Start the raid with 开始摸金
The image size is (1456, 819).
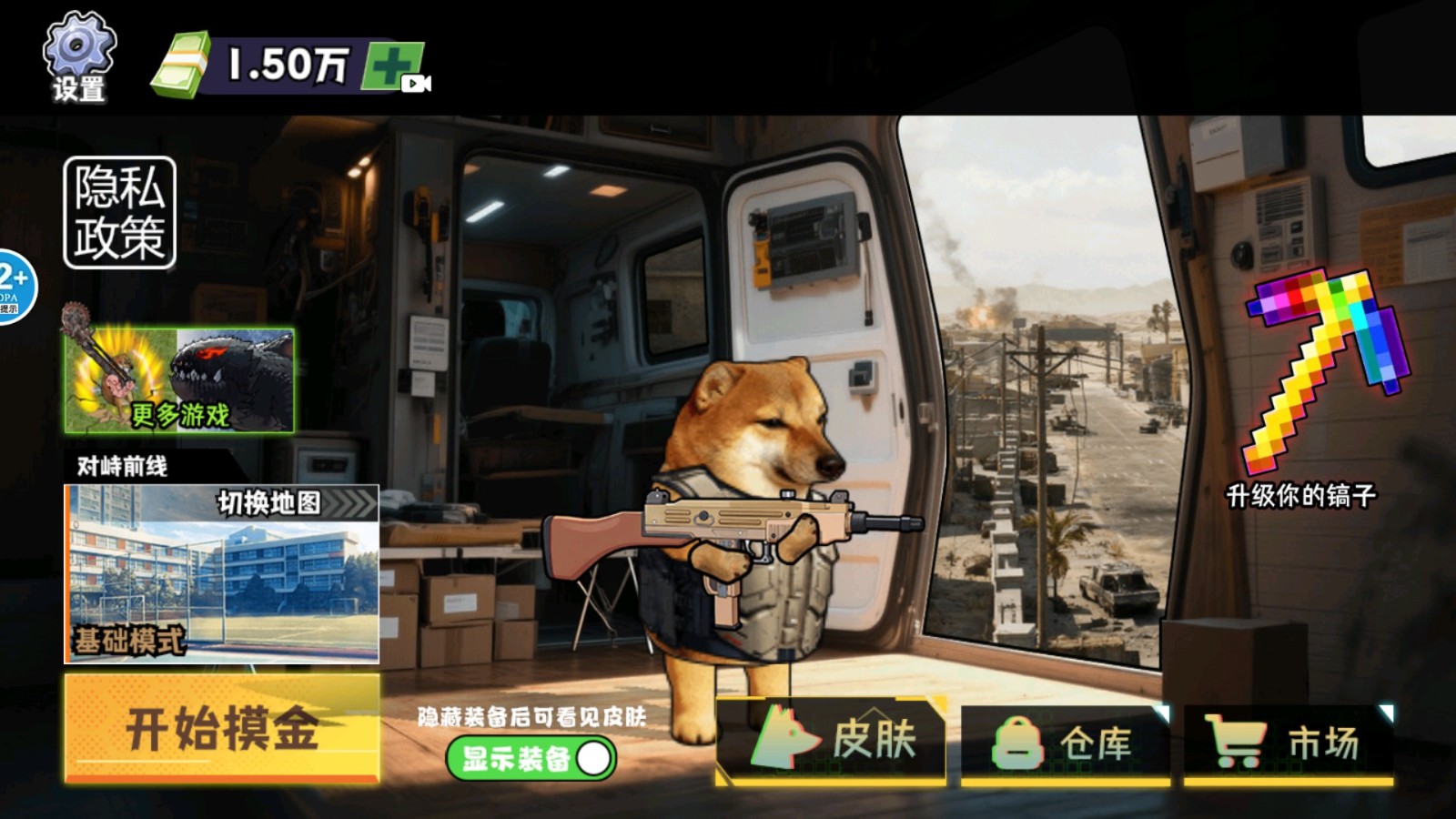221,729
